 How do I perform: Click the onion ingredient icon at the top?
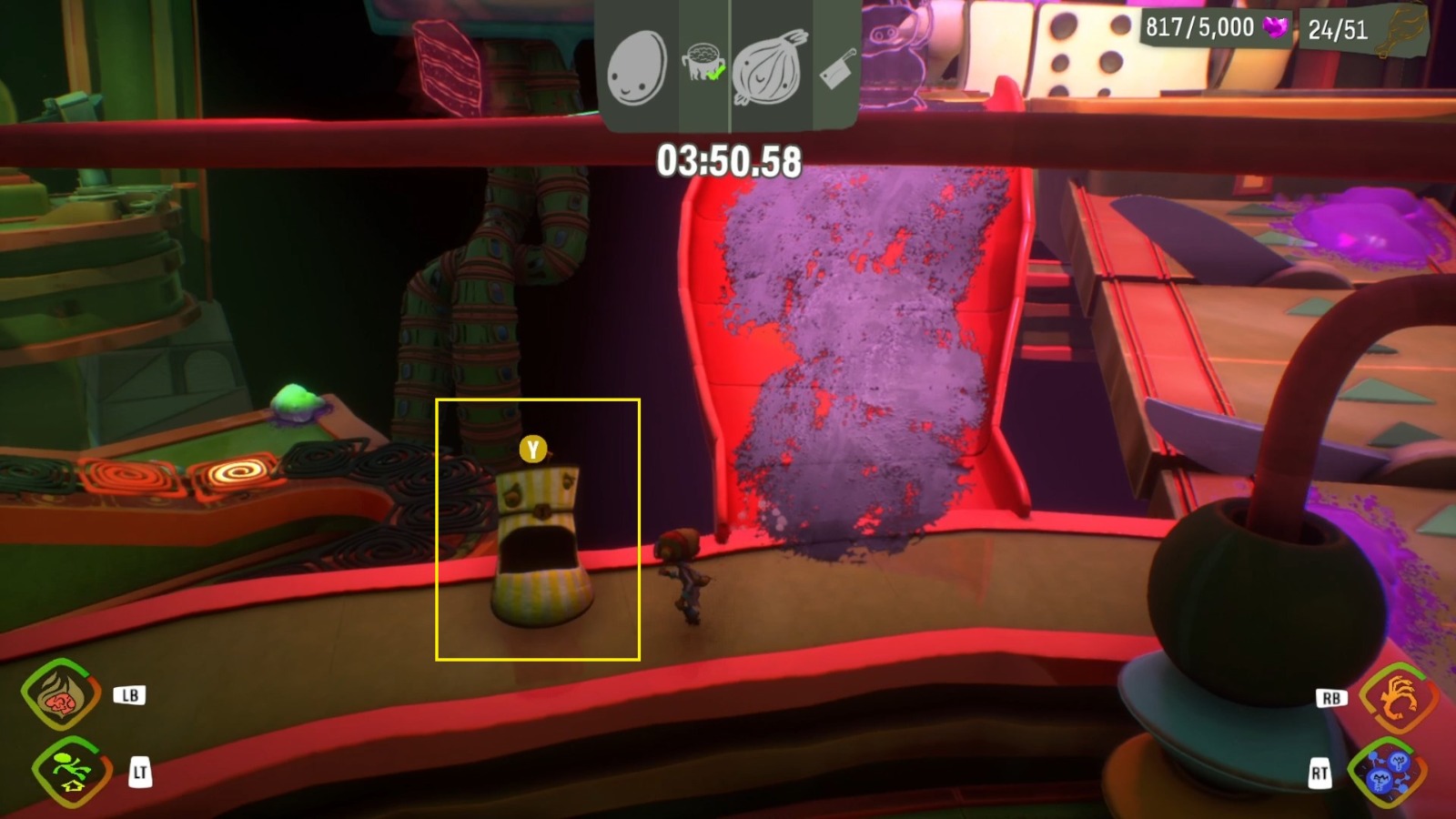click(767, 66)
